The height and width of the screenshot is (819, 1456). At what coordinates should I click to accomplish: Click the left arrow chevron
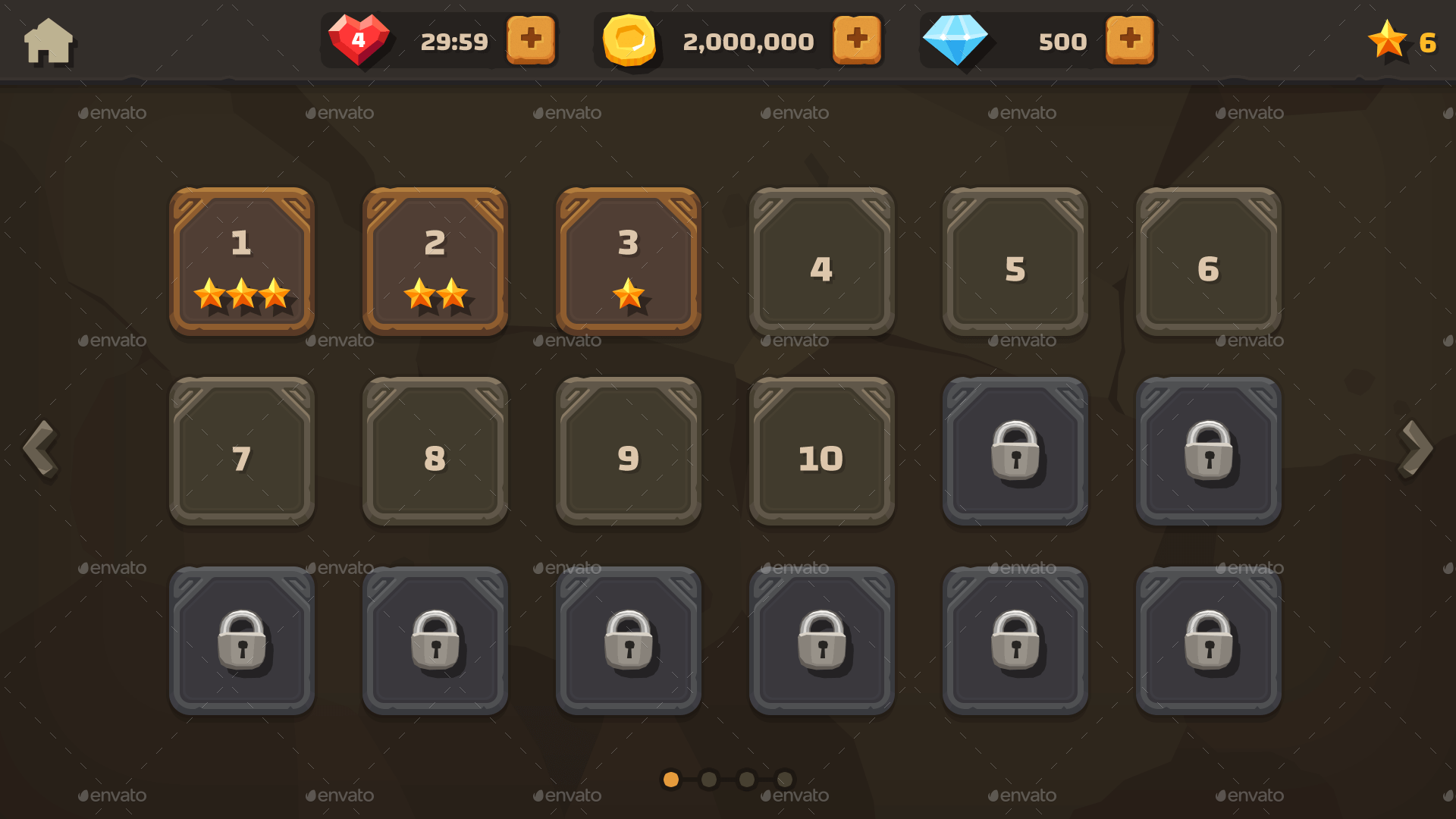point(41,449)
